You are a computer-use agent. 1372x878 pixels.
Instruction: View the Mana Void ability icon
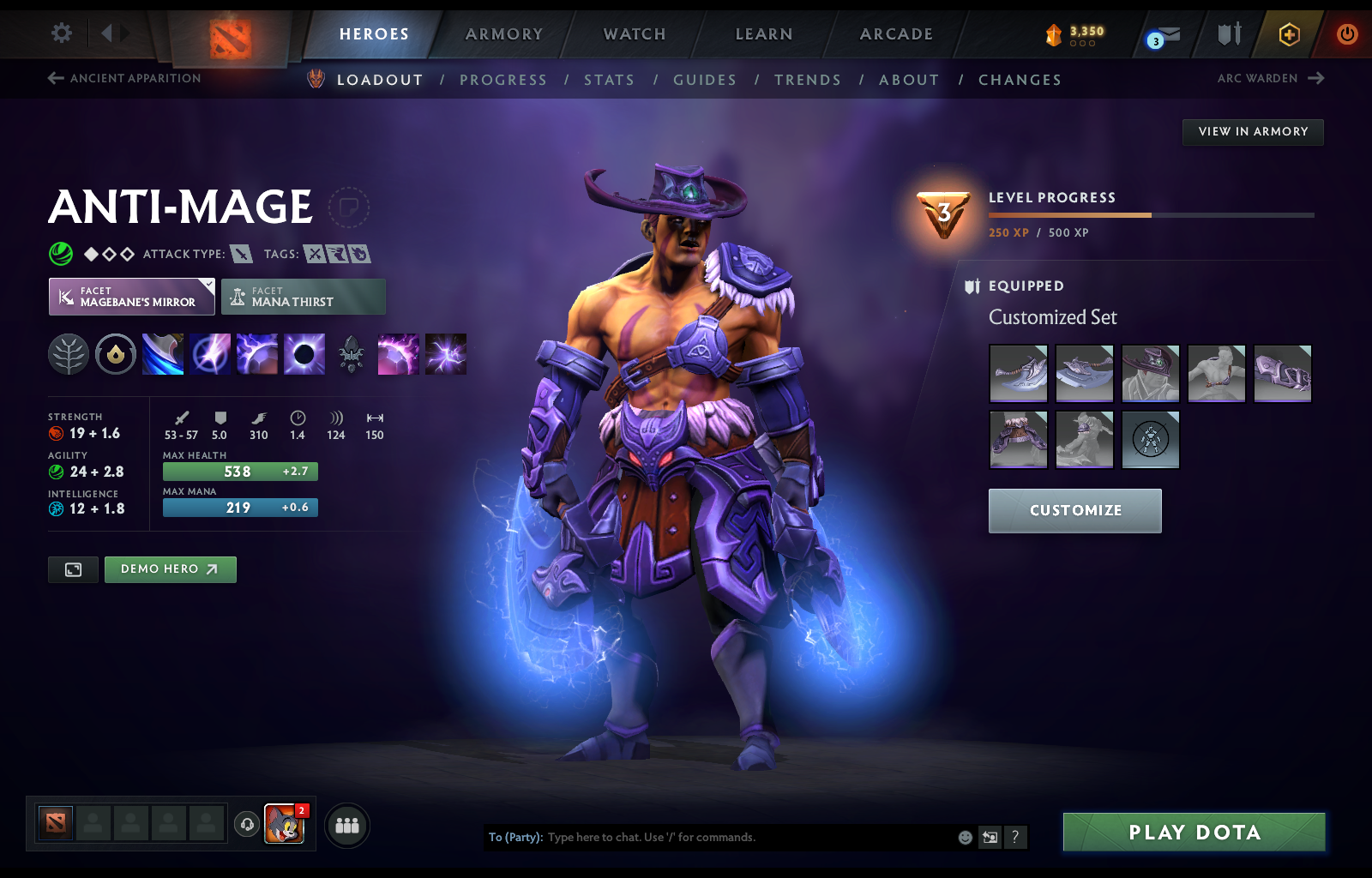(x=304, y=354)
